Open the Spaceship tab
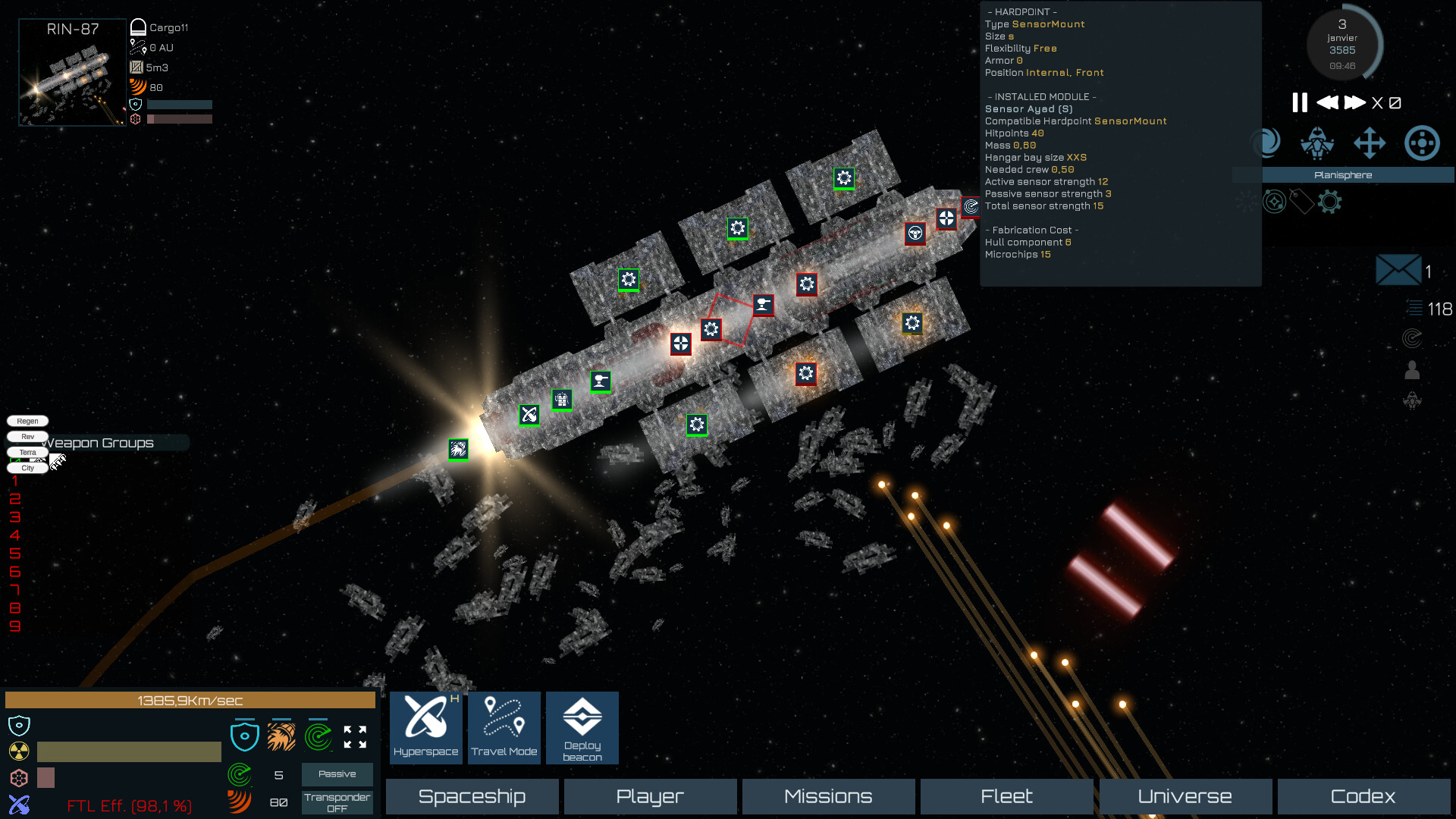Image resolution: width=1456 pixels, height=819 pixels. 472,796
